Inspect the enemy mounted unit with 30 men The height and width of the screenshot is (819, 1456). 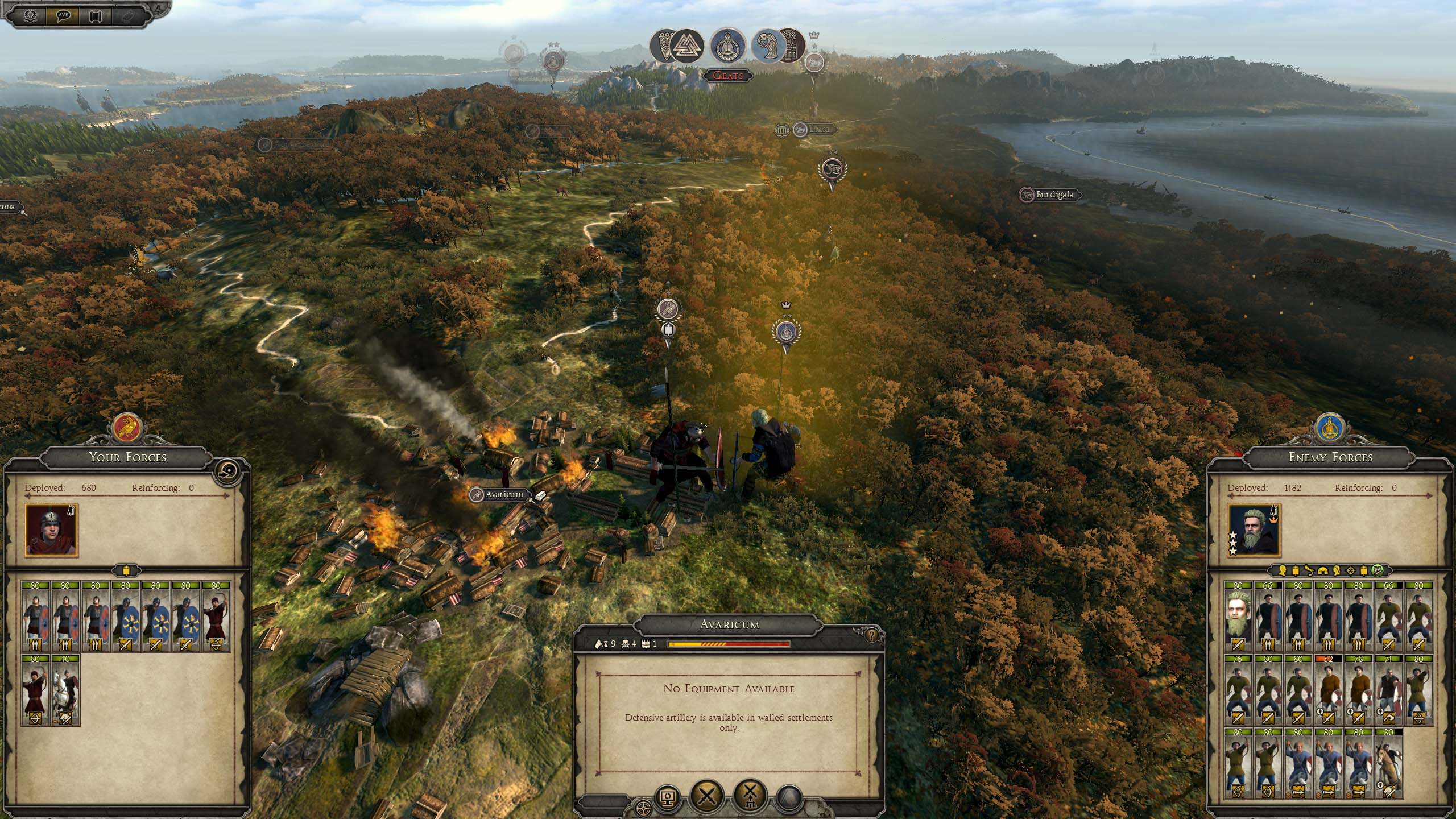point(1389,764)
